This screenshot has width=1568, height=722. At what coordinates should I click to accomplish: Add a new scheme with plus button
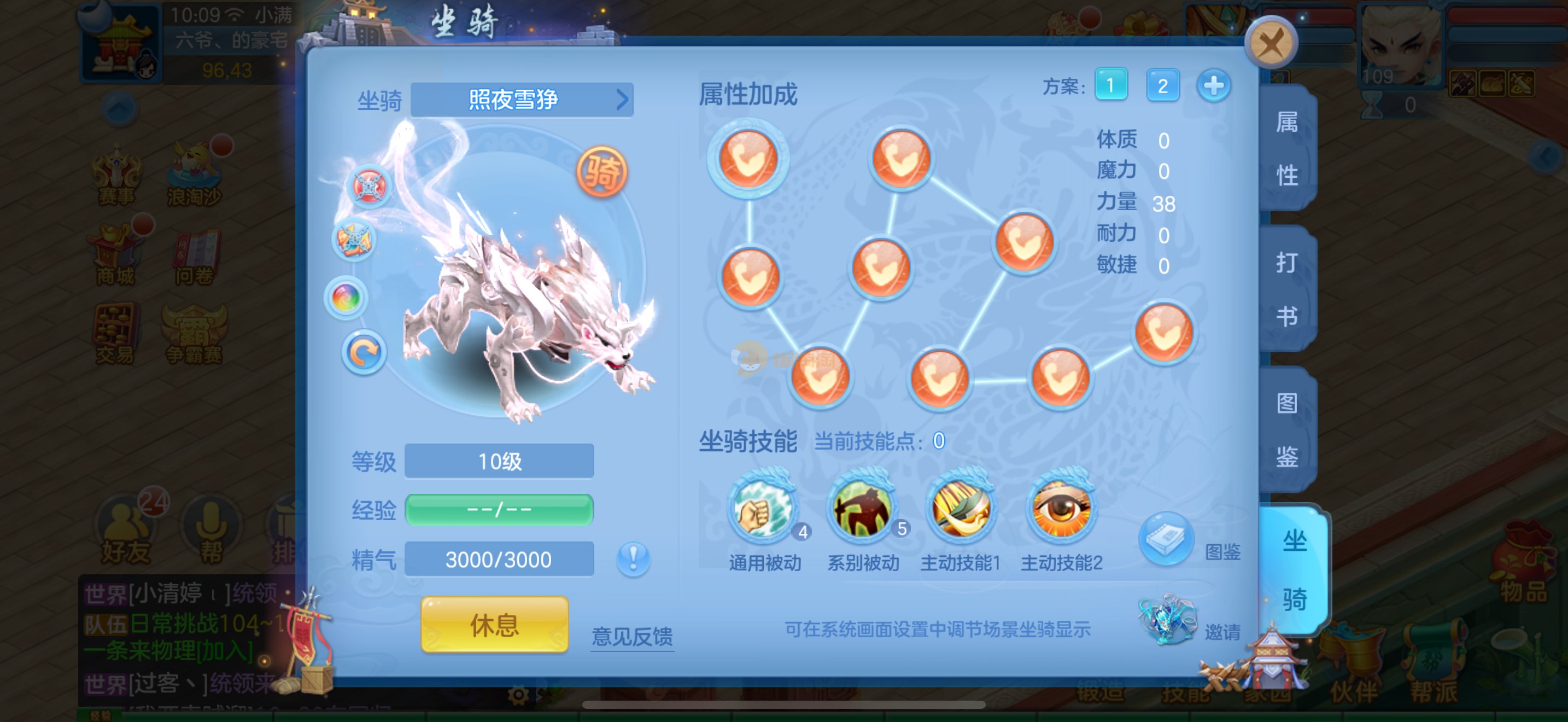[x=1213, y=85]
